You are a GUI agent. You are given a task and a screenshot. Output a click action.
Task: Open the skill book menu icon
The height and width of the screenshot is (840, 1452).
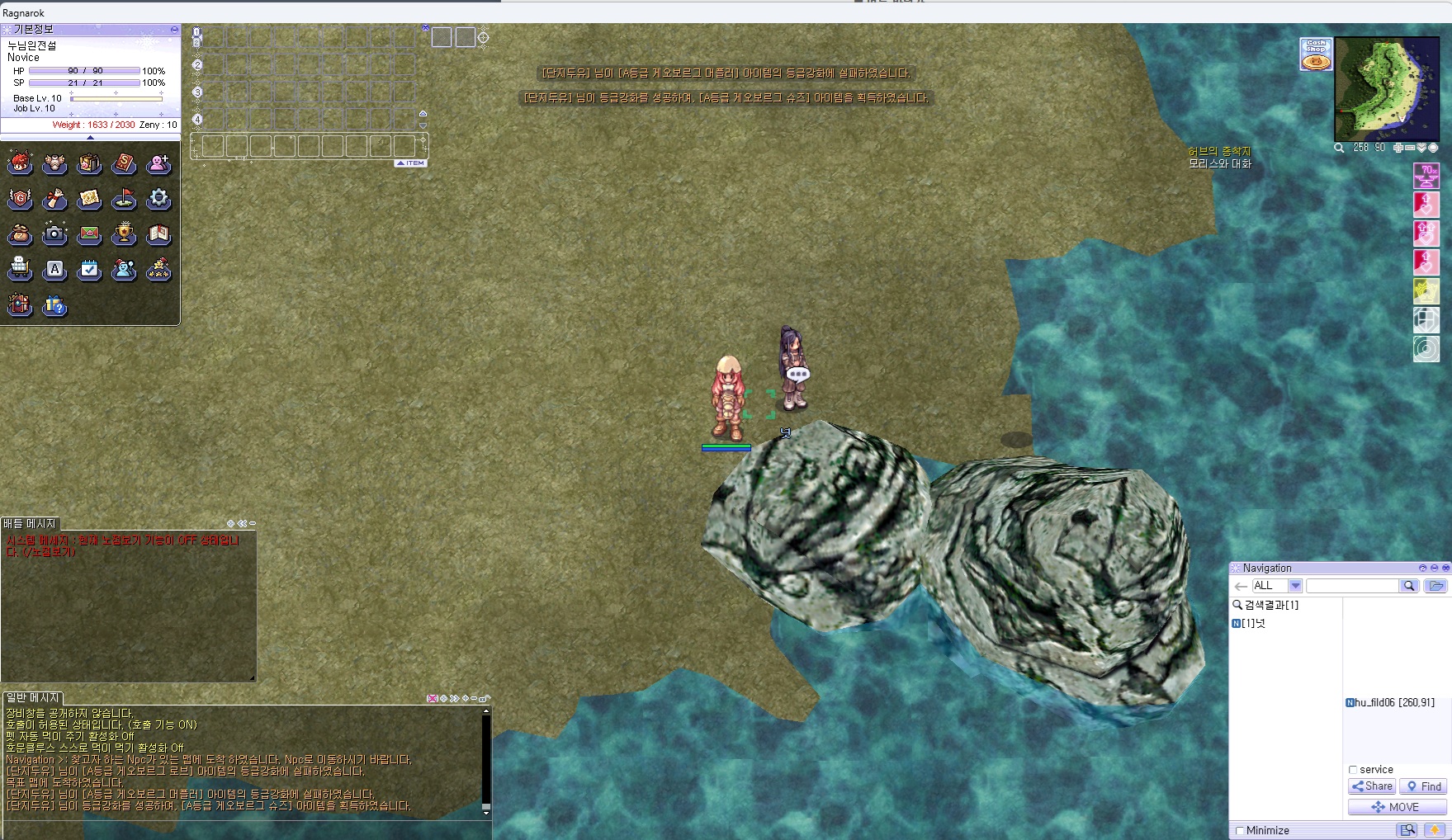tap(124, 163)
